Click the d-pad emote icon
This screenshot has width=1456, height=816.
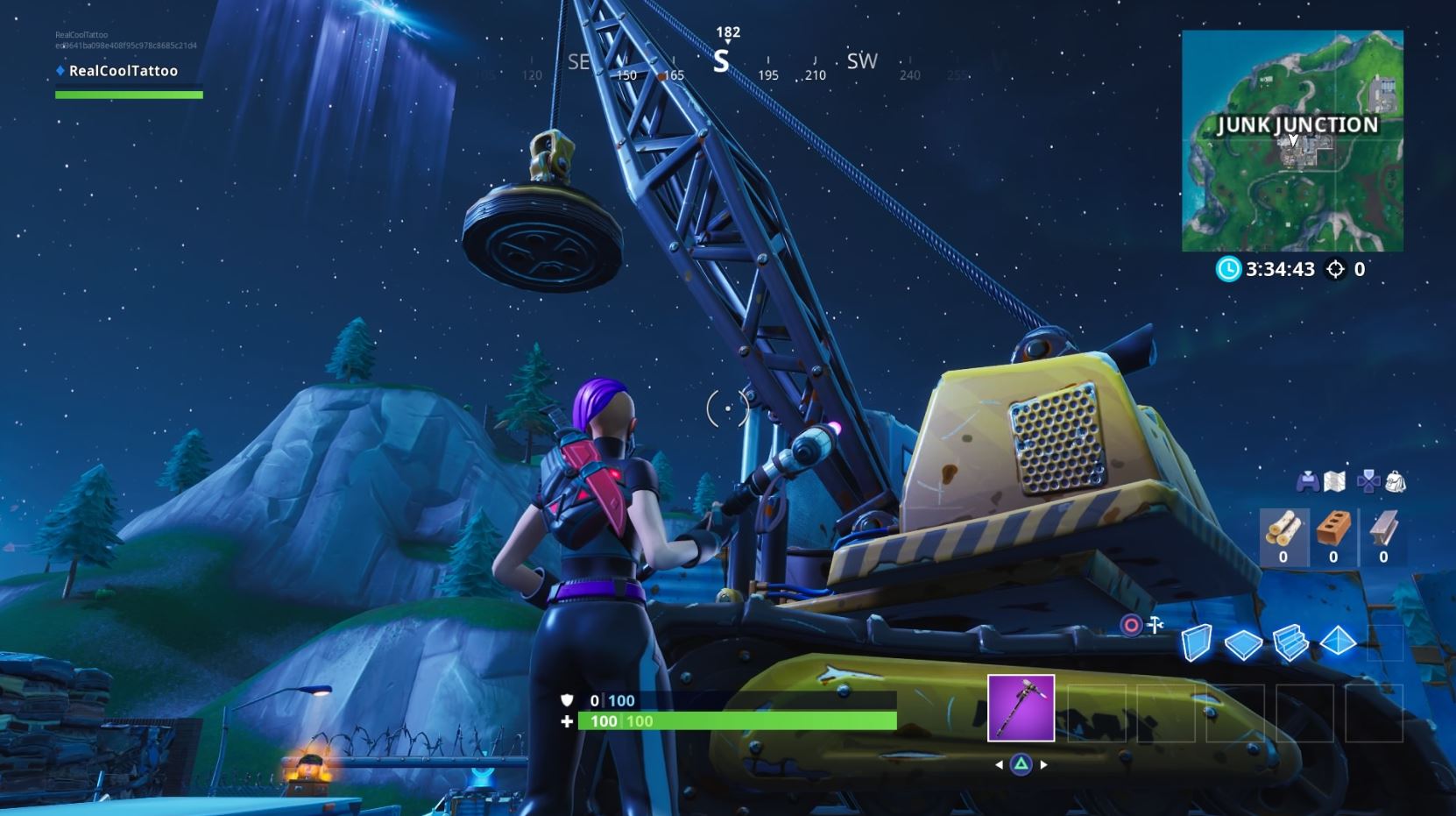tap(1368, 481)
